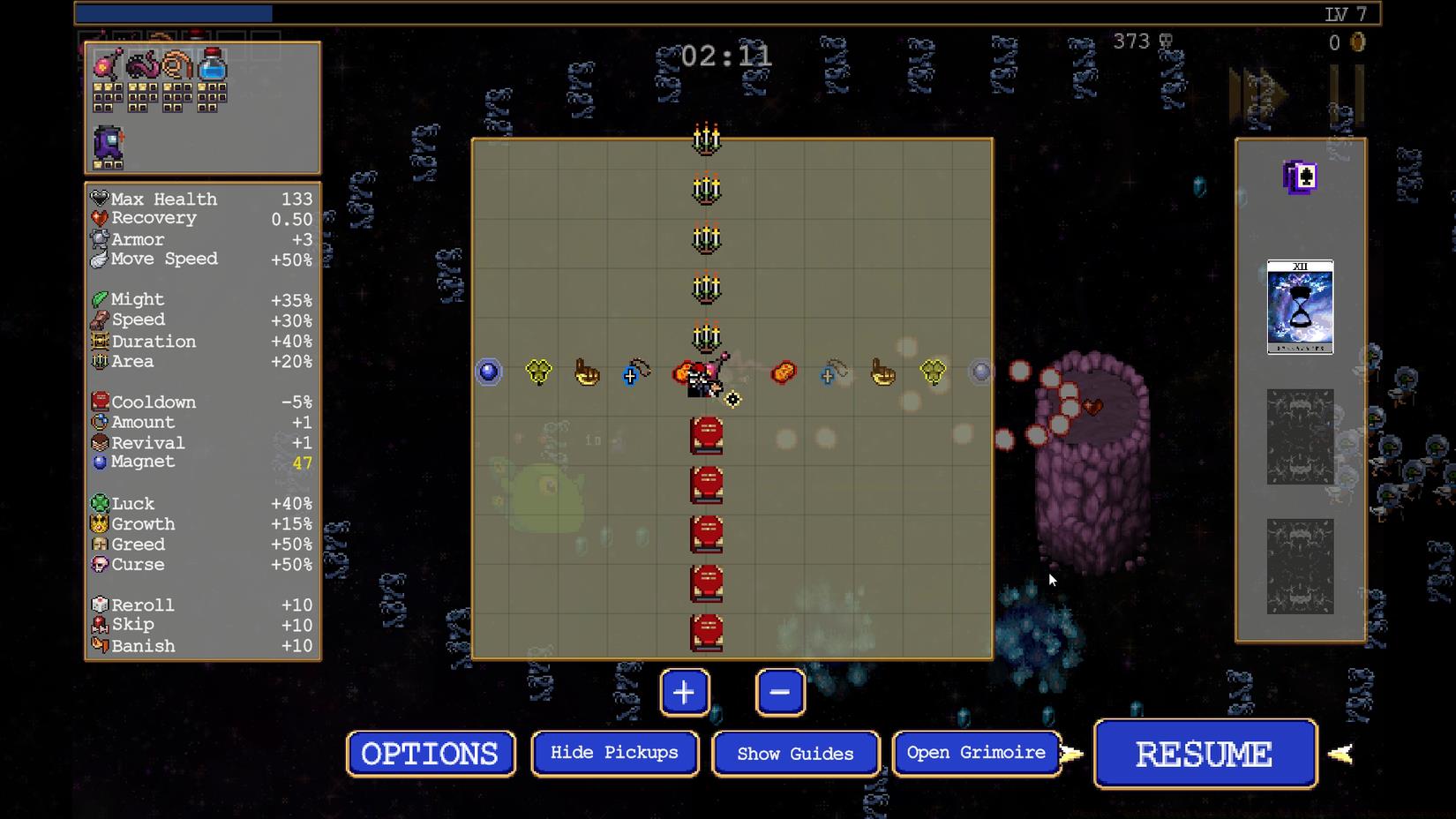Click the skull kill-counter icon beside 373
Viewport: 1456px width, 819px height.
(1168, 41)
